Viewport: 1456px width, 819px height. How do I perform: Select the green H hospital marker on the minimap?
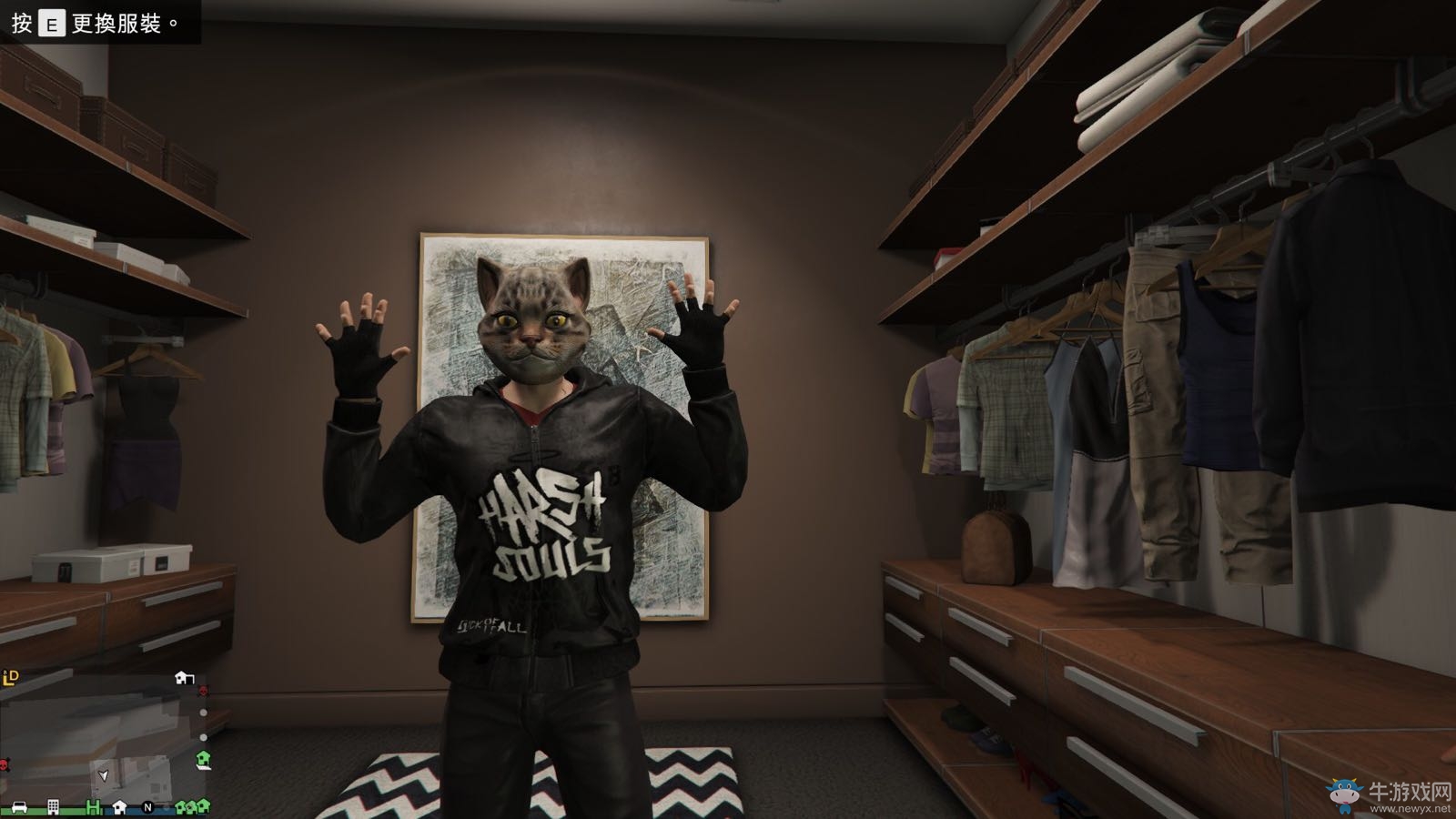tap(93, 806)
